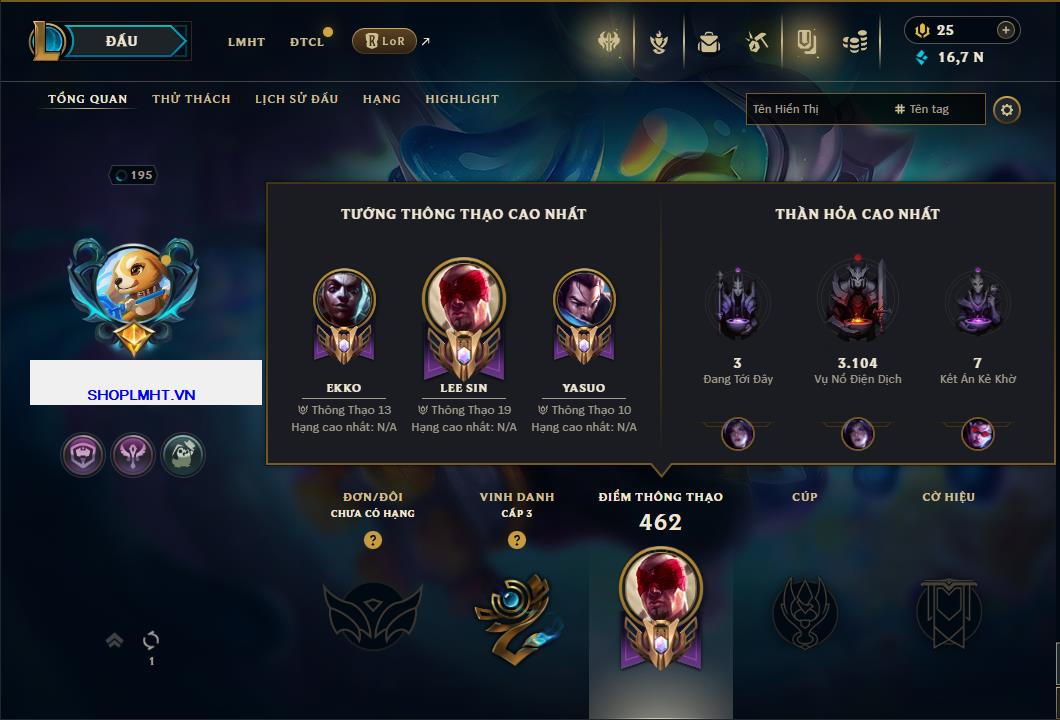
Task: Select the CỜ HIỆU banner emblem
Action: 948,610
